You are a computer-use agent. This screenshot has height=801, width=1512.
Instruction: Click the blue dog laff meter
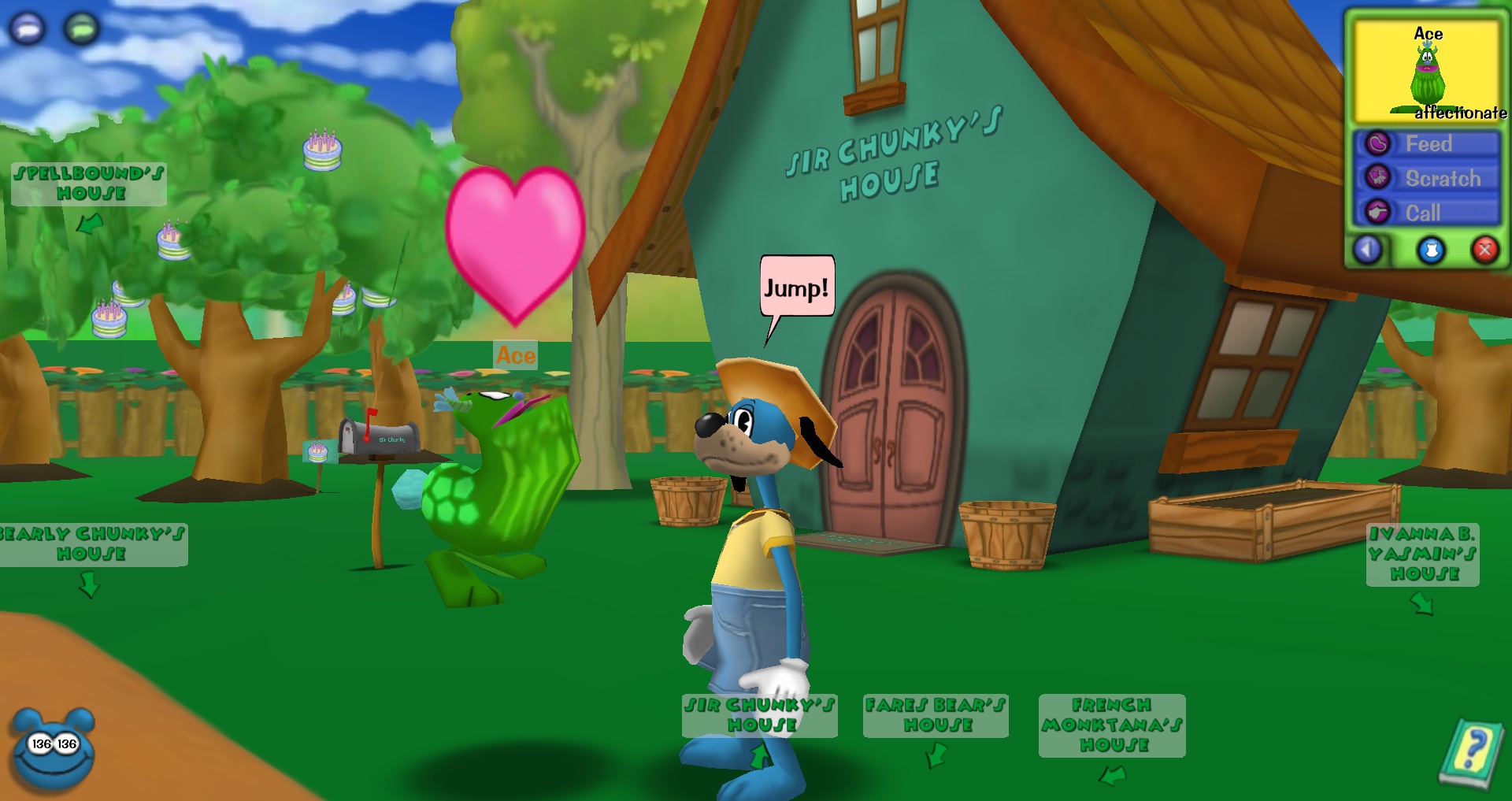54,752
